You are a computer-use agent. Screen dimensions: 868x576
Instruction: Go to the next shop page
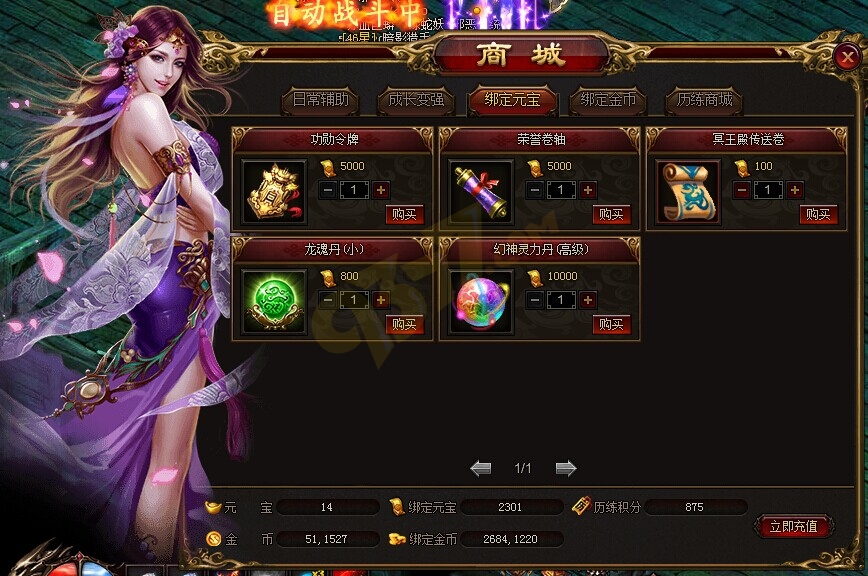566,468
